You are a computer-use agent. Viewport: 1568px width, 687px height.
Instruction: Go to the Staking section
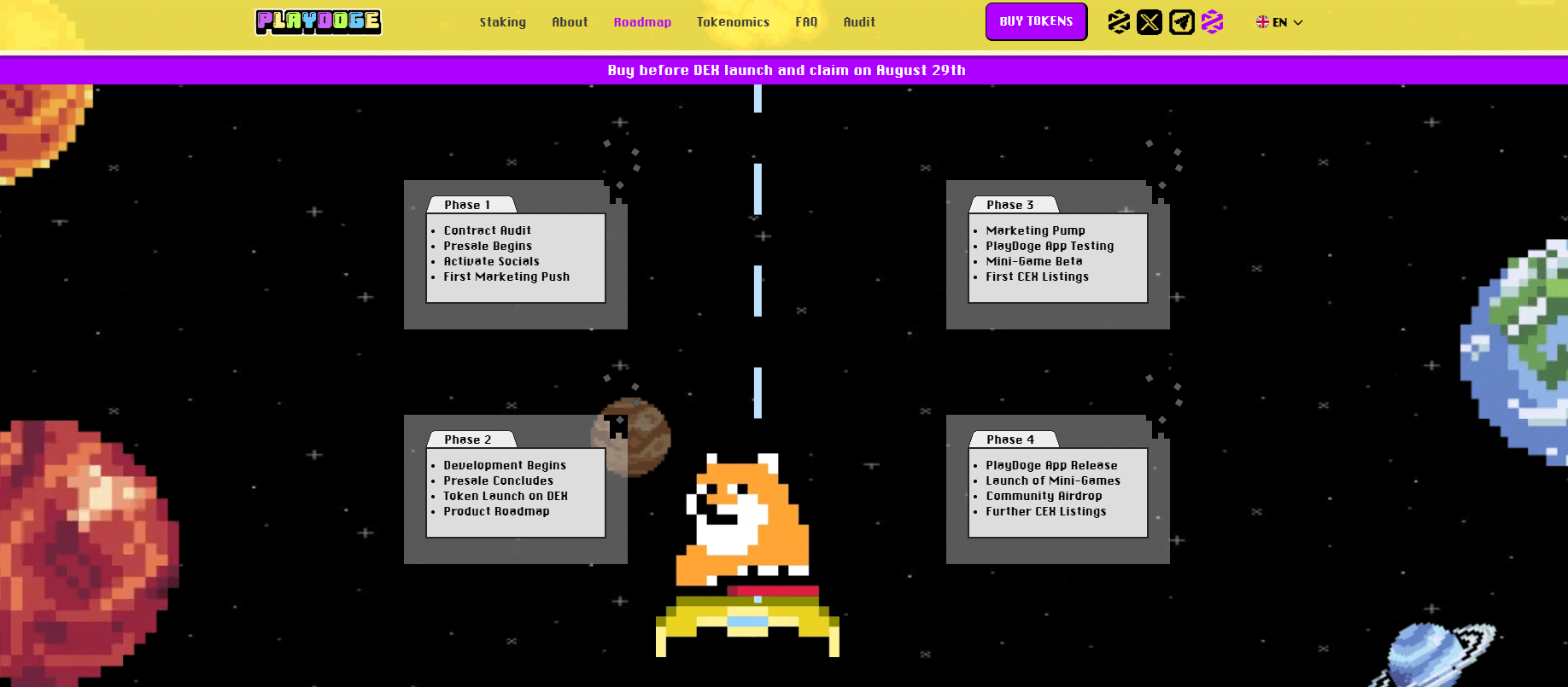(502, 22)
